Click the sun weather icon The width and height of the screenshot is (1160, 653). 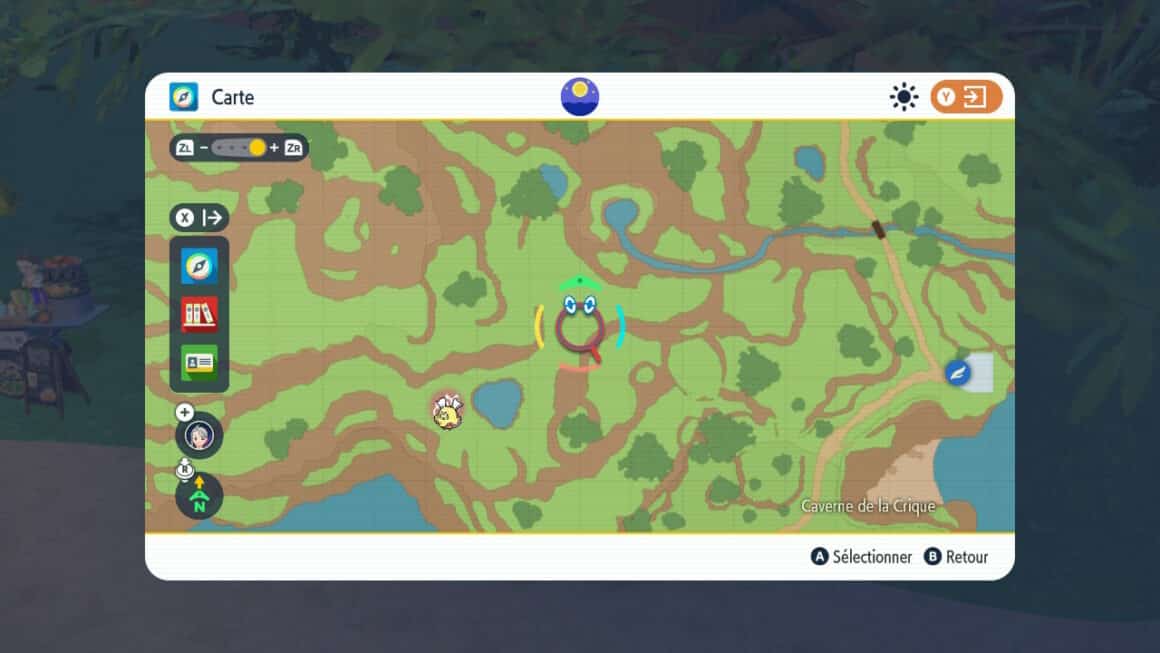coord(904,97)
